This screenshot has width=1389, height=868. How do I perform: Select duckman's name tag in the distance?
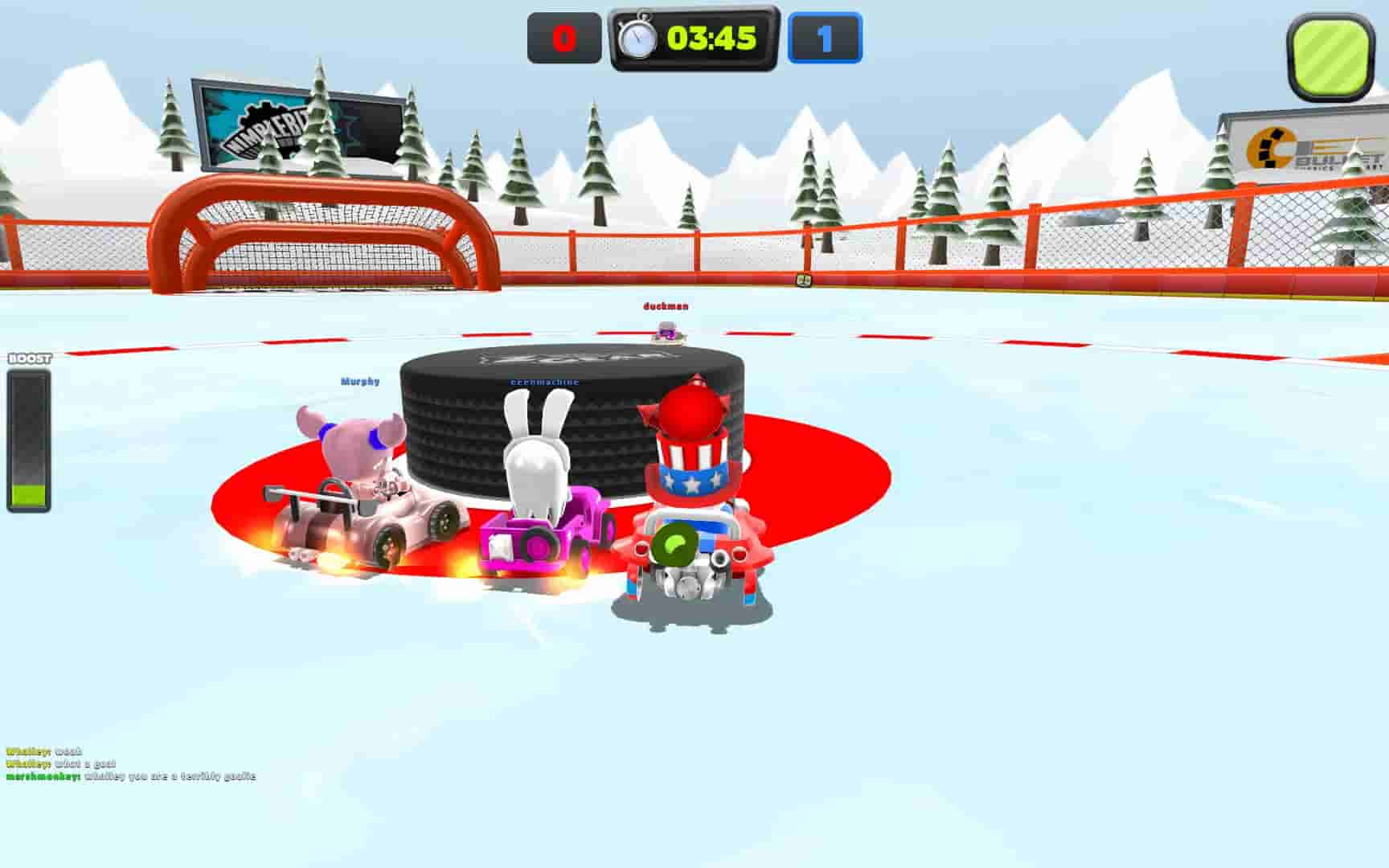[664, 308]
